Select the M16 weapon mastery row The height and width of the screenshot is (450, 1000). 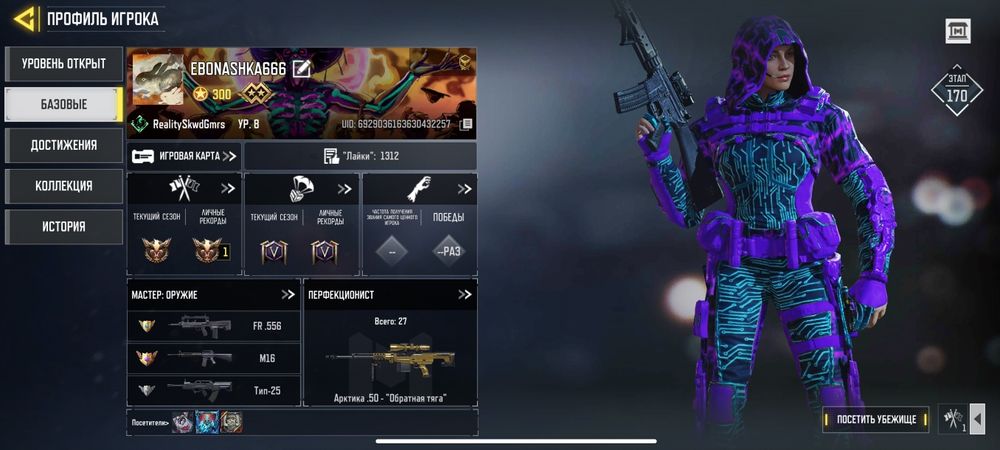(214, 358)
